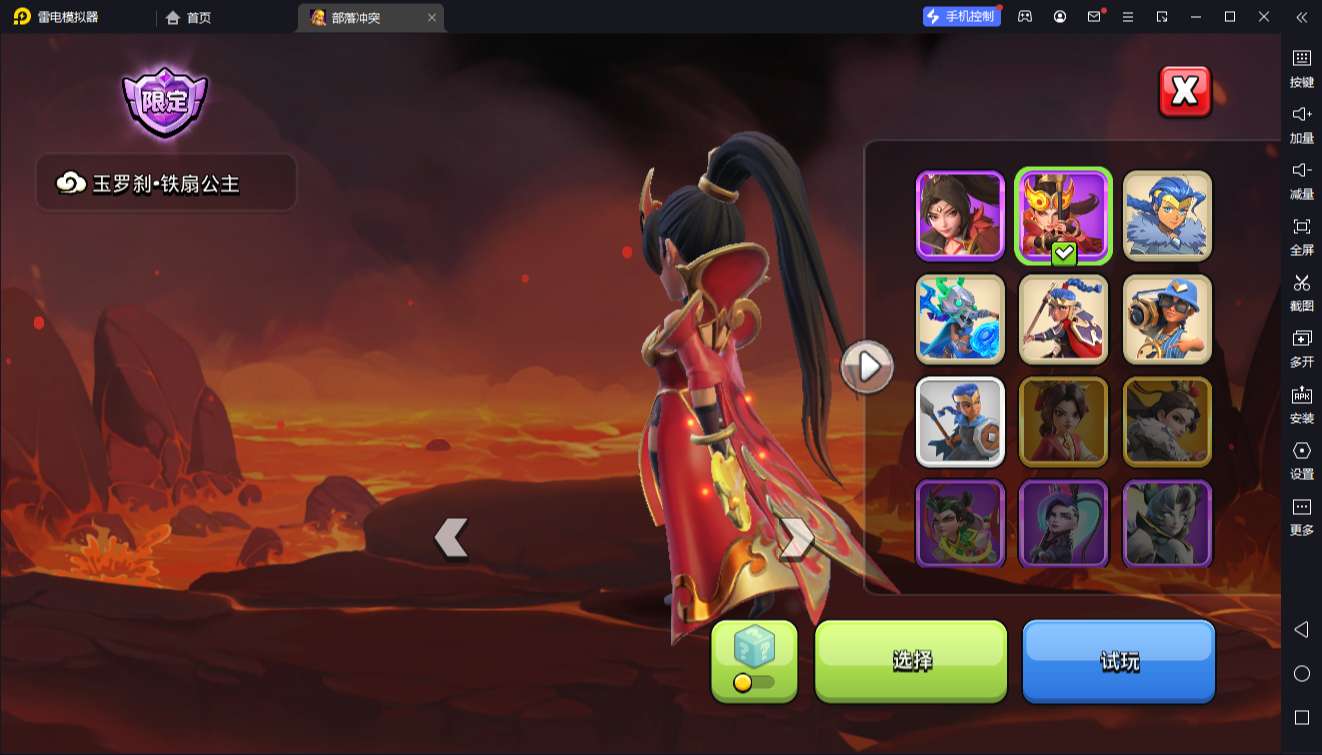Rotate character with the right chevron arrow
Viewport: 1322px width, 755px height.
pos(796,538)
